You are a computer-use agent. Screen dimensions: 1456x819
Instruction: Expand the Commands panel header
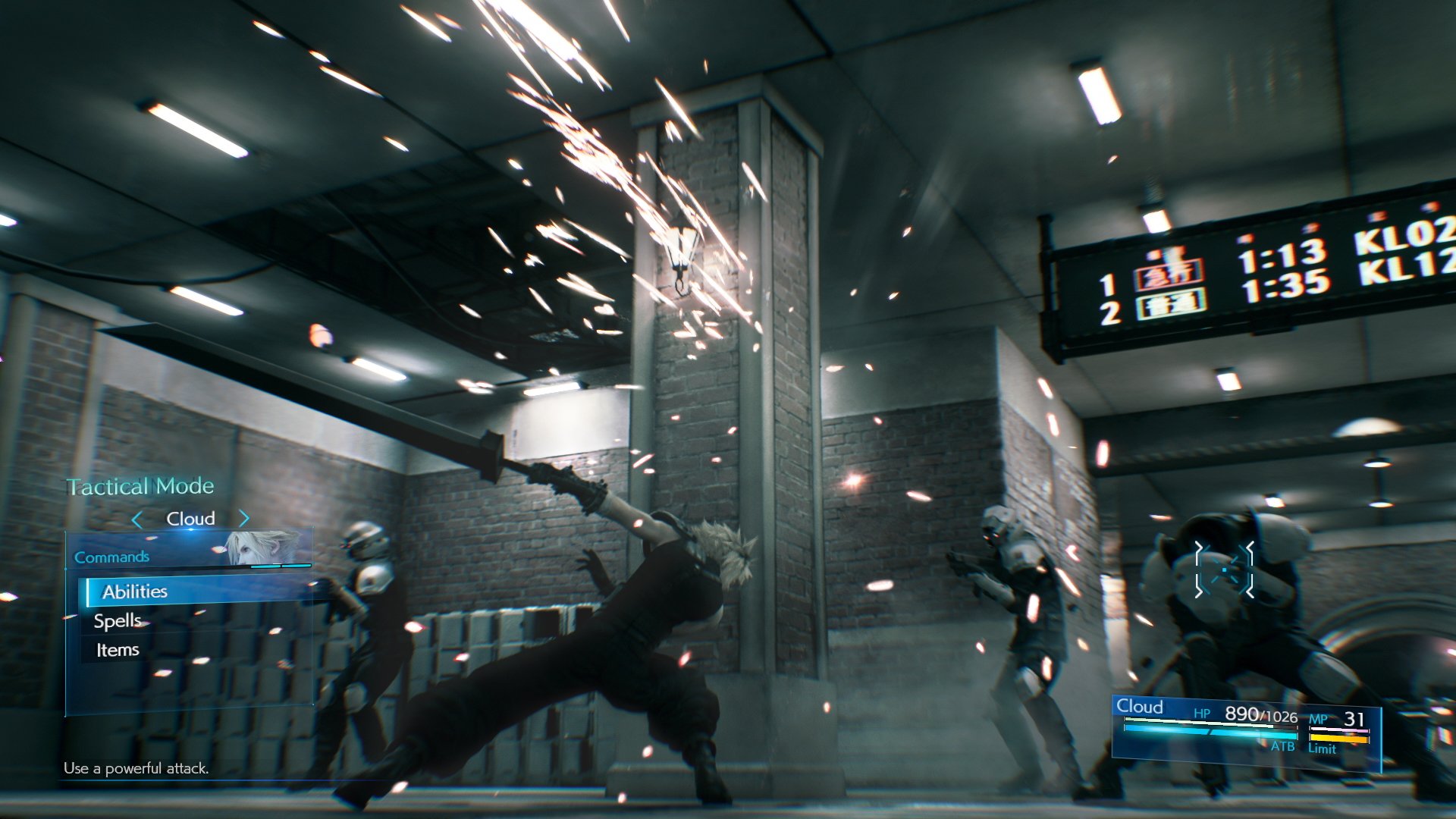coord(111,556)
